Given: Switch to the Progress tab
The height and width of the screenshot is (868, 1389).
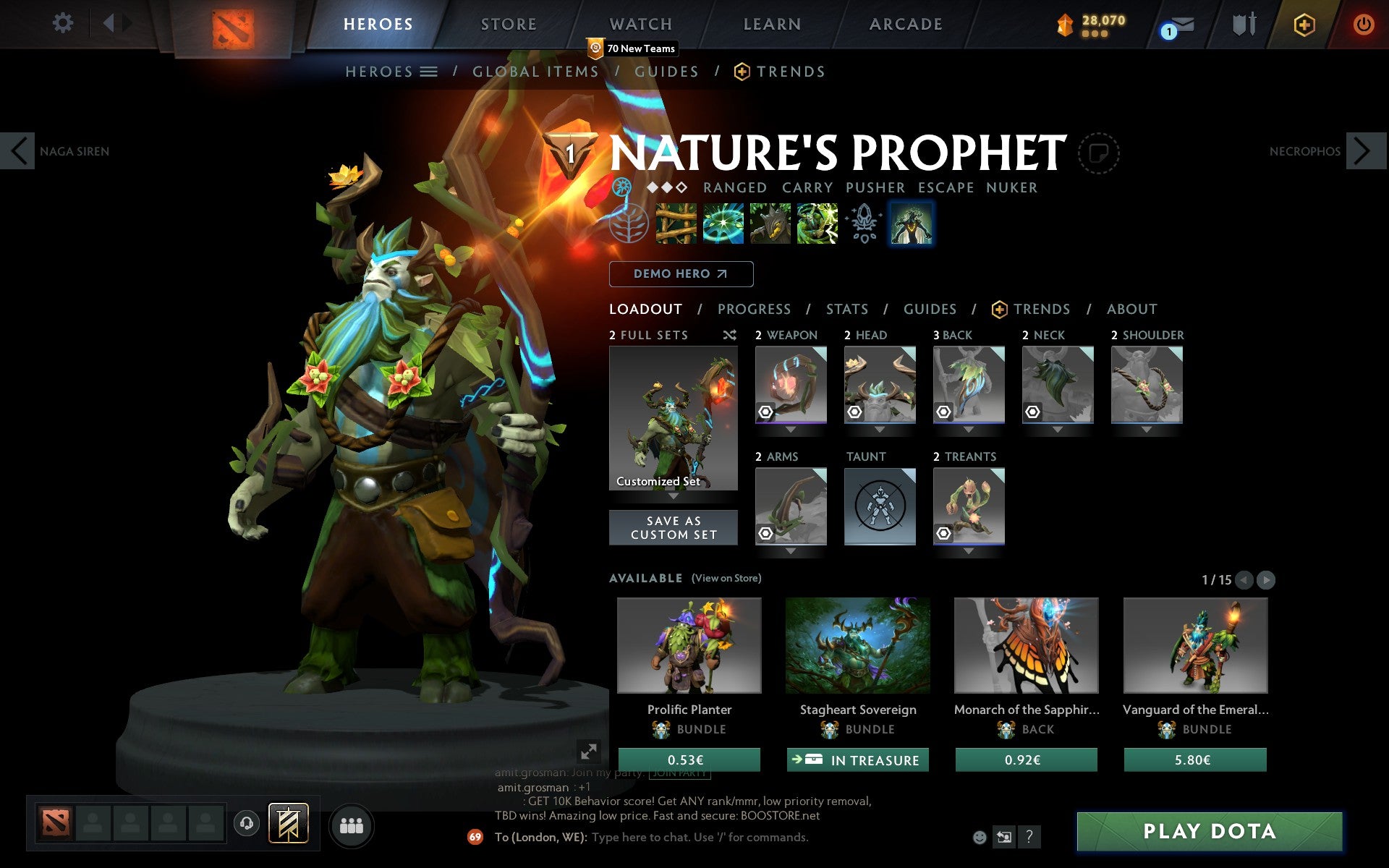Looking at the screenshot, I should coord(754,309).
